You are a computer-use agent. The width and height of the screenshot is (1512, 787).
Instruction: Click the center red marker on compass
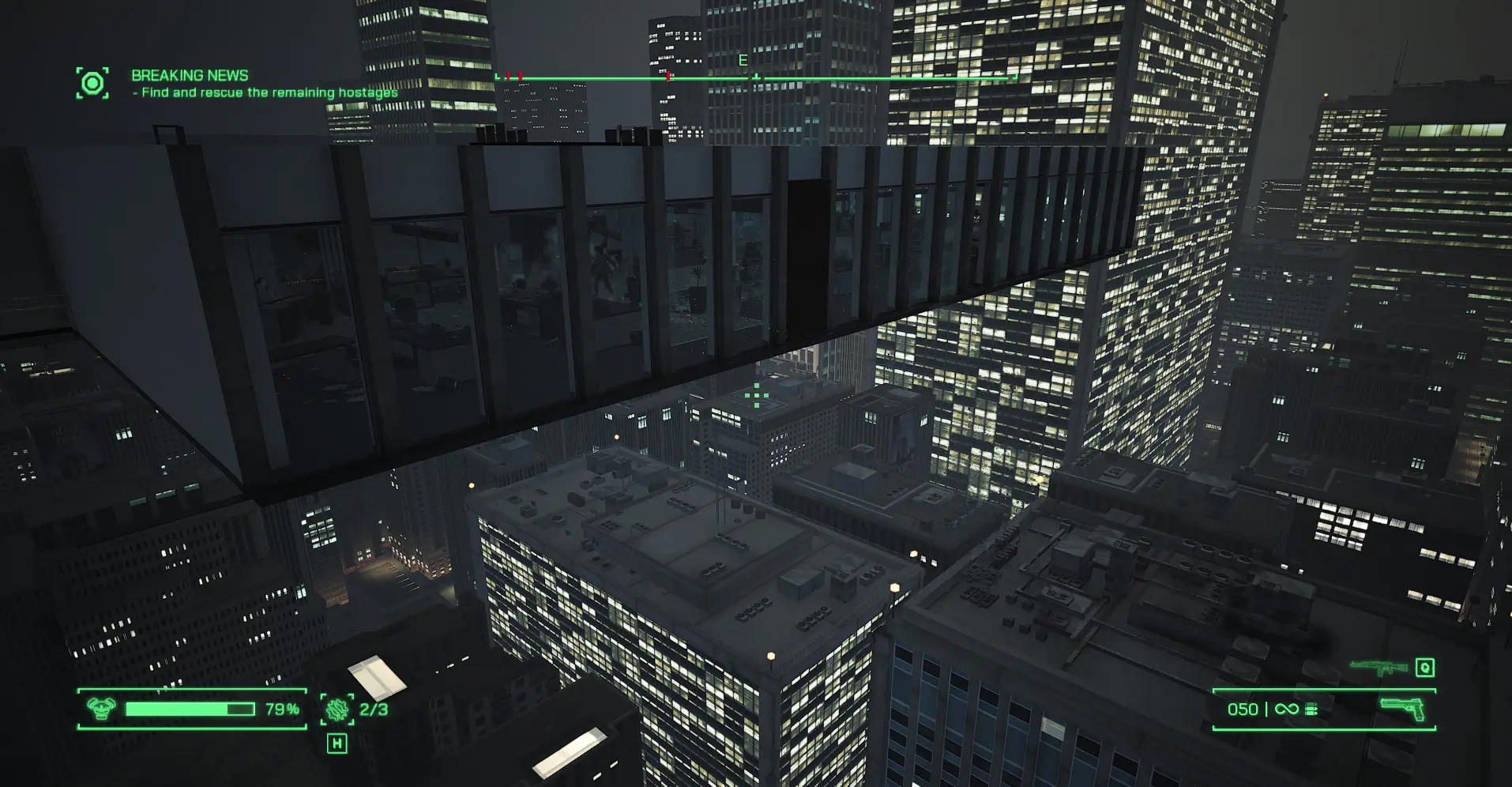pos(669,77)
